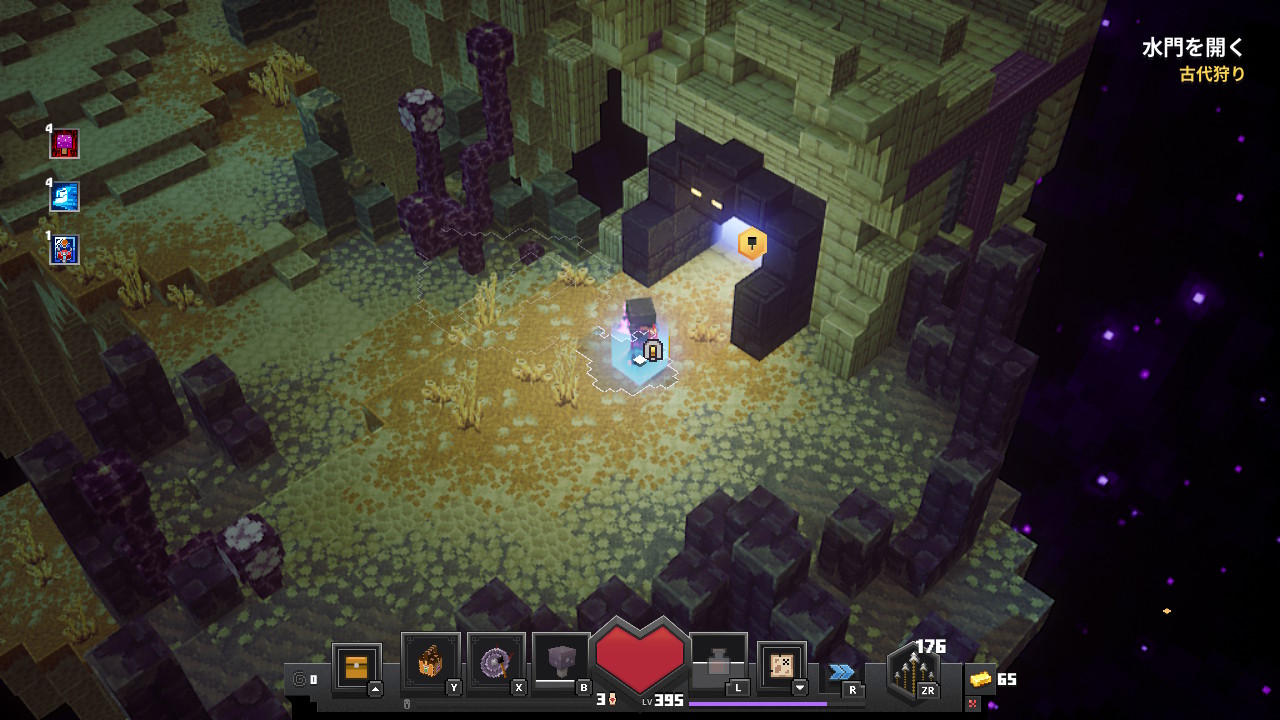Click the blue swift boots buff icon
The image size is (1280, 720).
tap(65, 197)
